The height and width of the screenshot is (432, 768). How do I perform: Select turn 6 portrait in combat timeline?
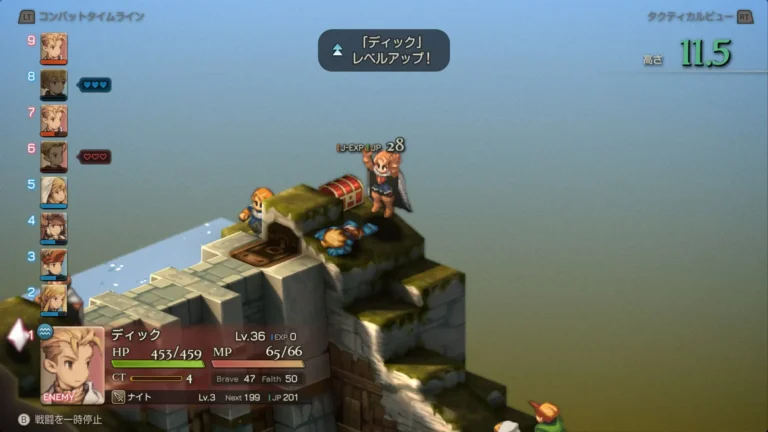pyautogui.click(x=54, y=156)
